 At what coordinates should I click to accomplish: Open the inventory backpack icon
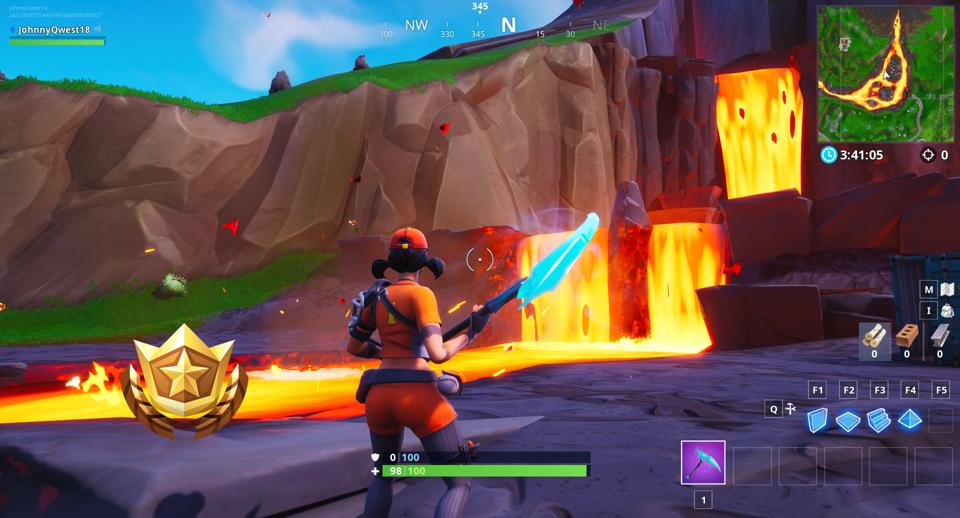tap(946, 311)
